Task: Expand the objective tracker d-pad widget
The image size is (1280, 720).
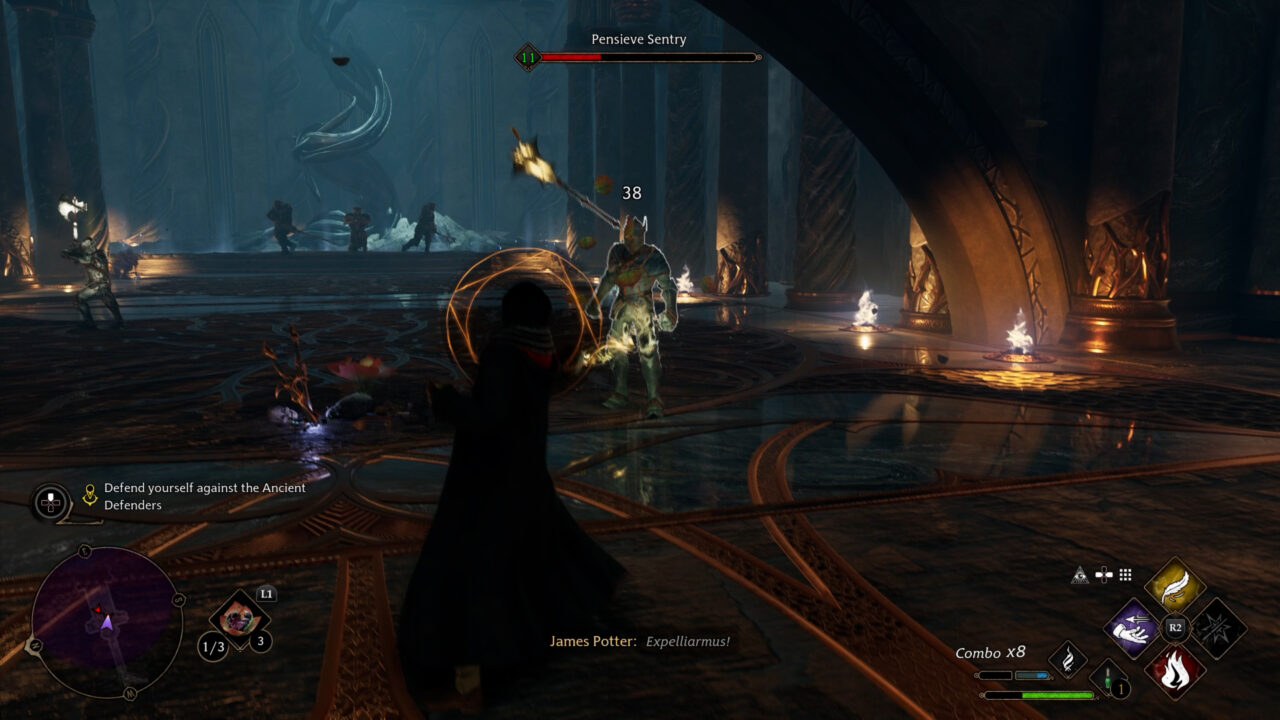Action: click(49, 500)
